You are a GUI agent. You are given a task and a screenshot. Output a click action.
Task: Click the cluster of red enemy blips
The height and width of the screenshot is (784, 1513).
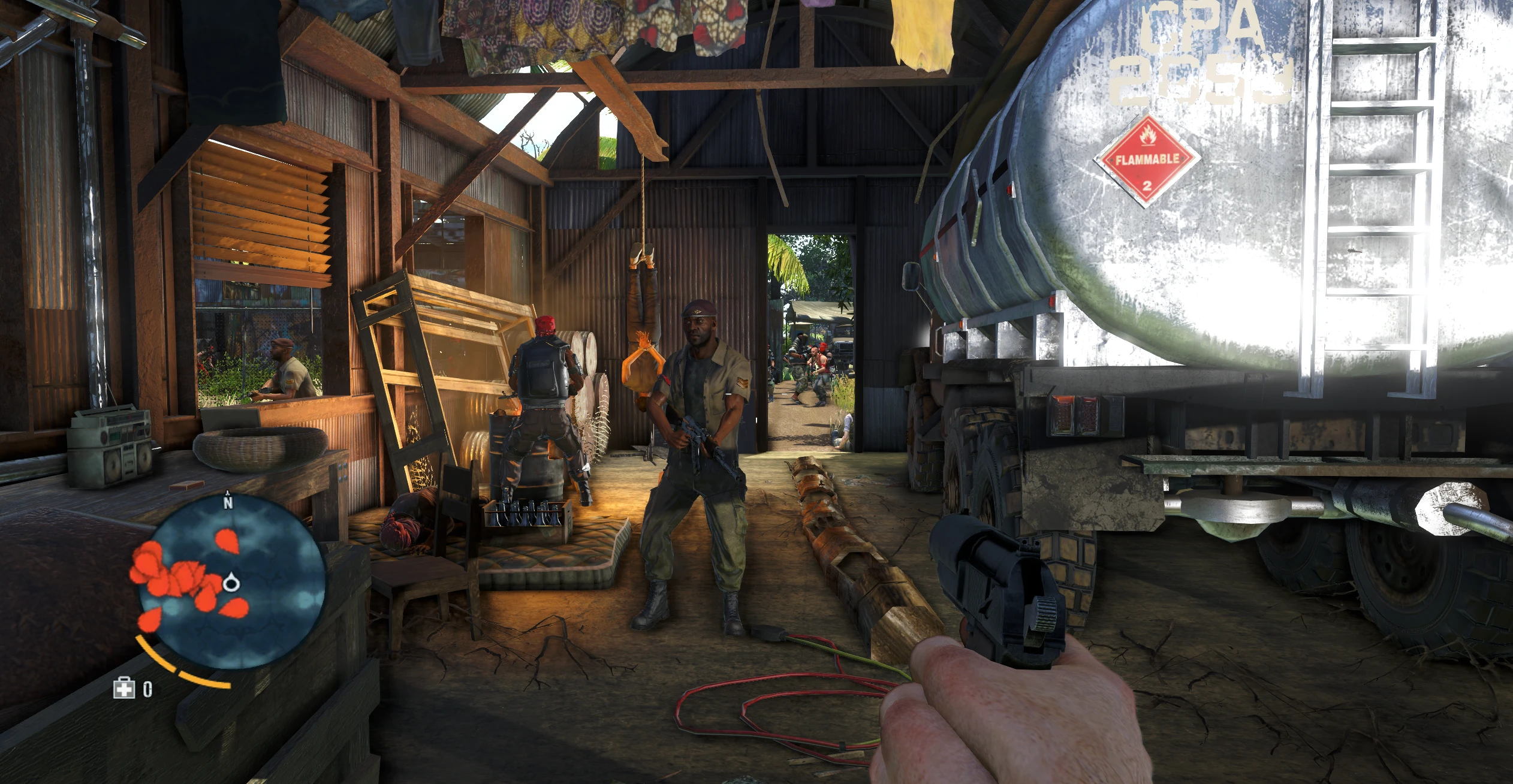(171, 577)
